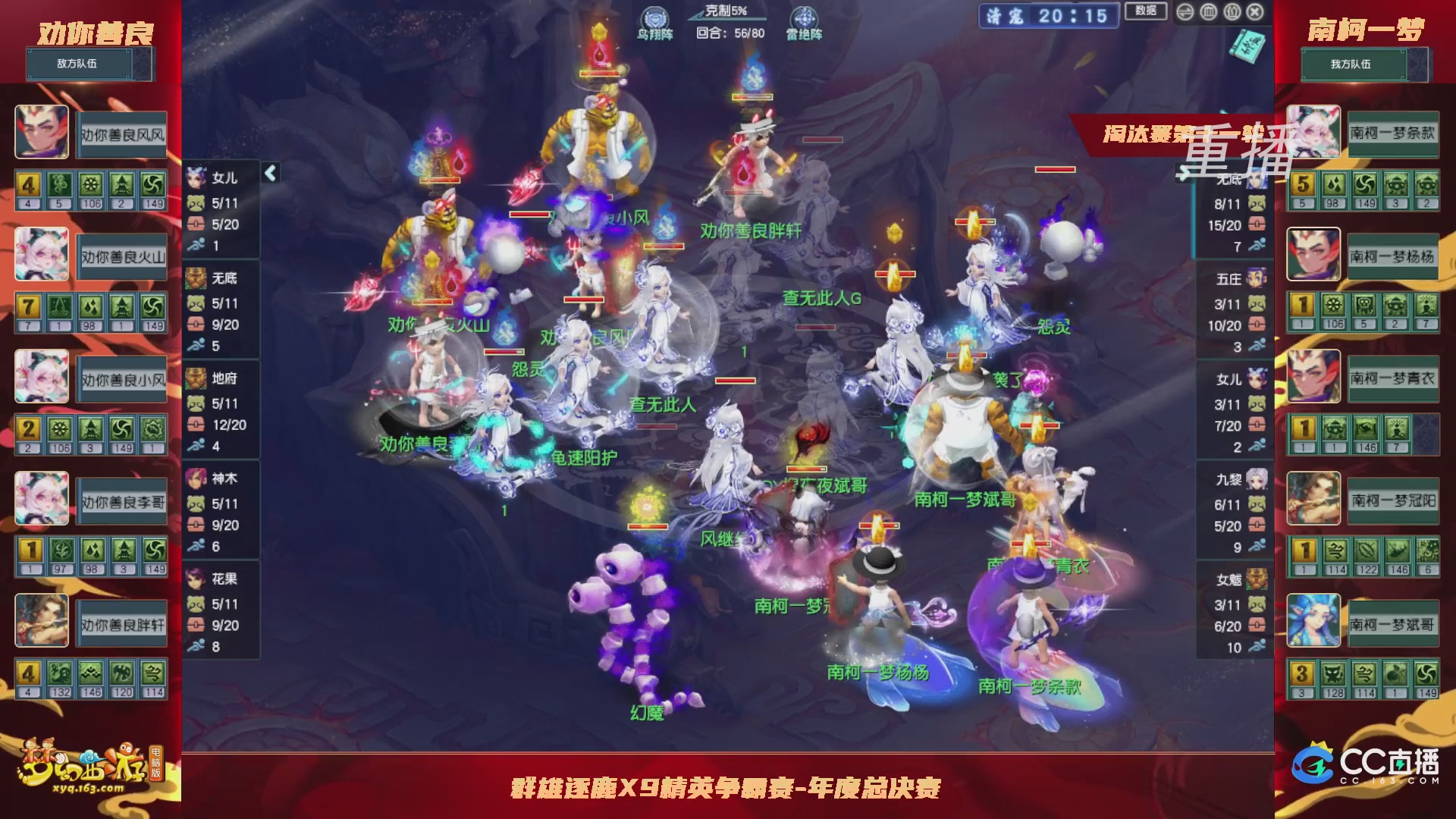Screen dimensions: 1456x819
Task: Click the tiger-face pet counter icon near 女儿
Action: (x=197, y=202)
